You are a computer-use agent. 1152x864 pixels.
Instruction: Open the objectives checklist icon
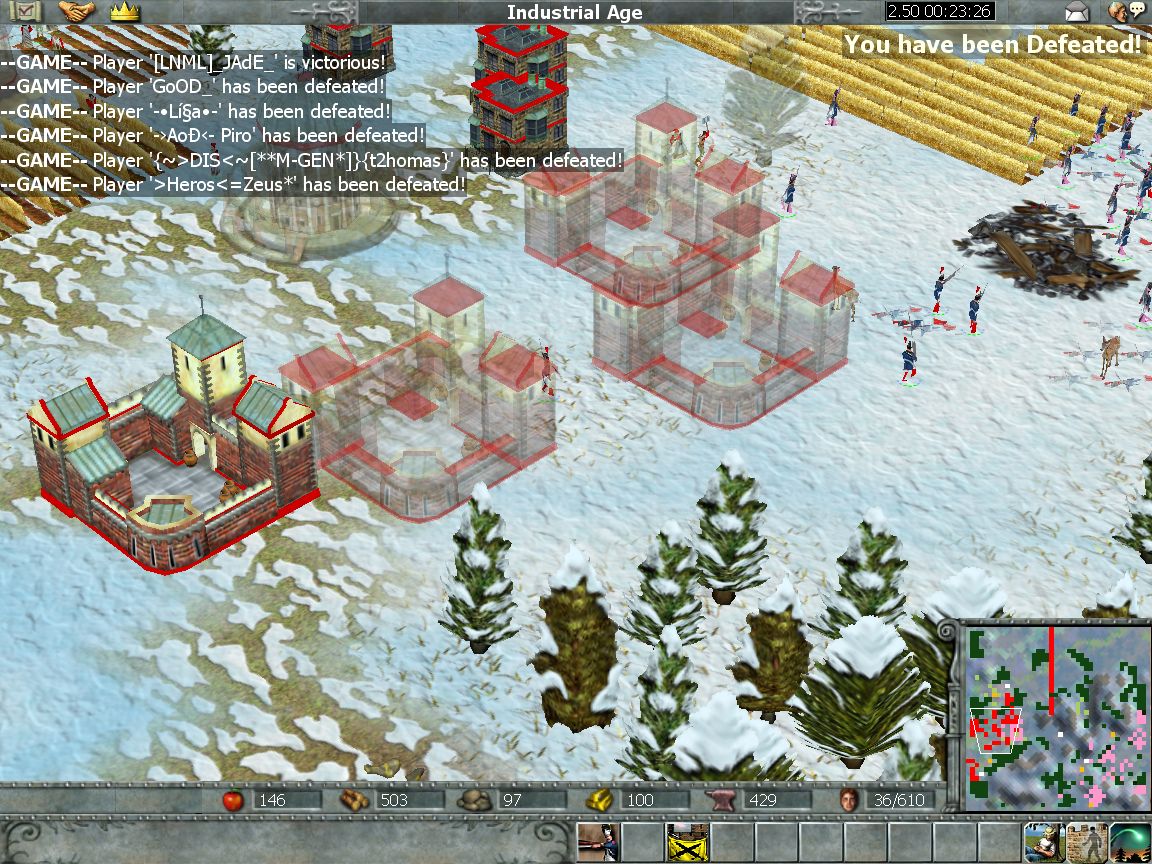coord(21,12)
